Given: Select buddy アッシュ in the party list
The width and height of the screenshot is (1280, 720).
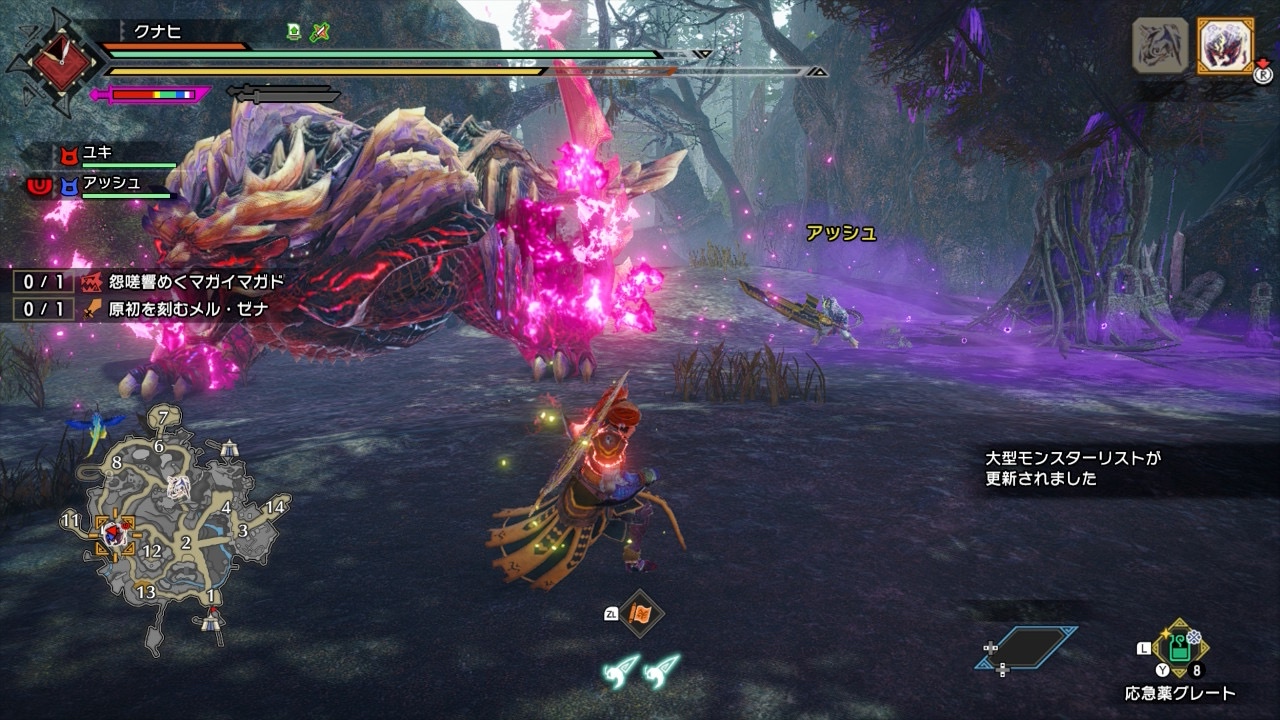Looking at the screenshot, I should 110,184.
